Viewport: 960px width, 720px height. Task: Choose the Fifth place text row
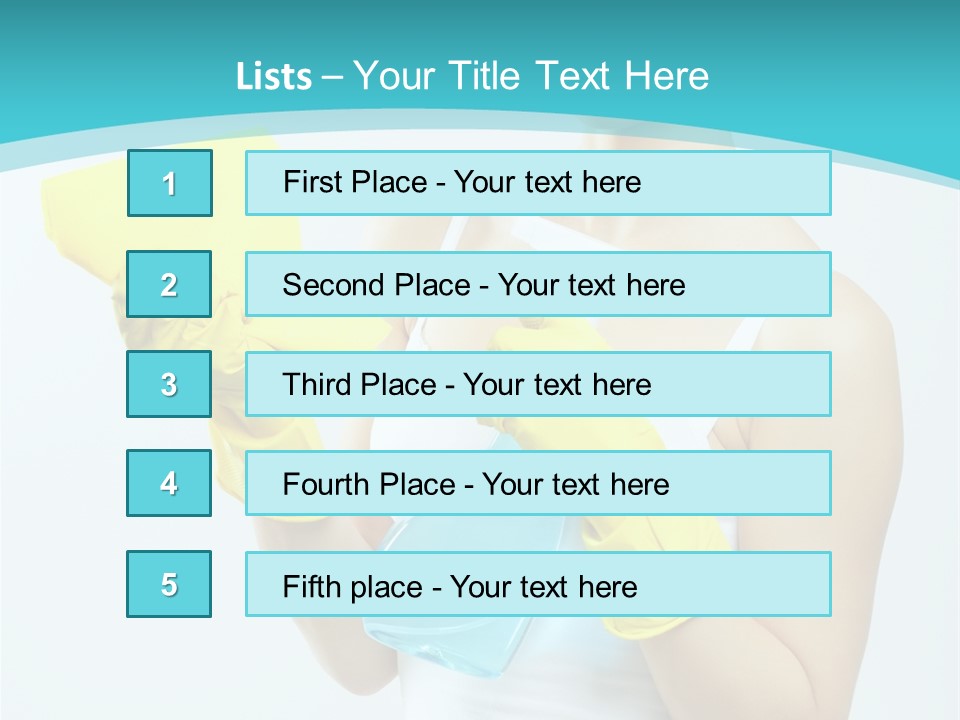click(x=538, y=585)
